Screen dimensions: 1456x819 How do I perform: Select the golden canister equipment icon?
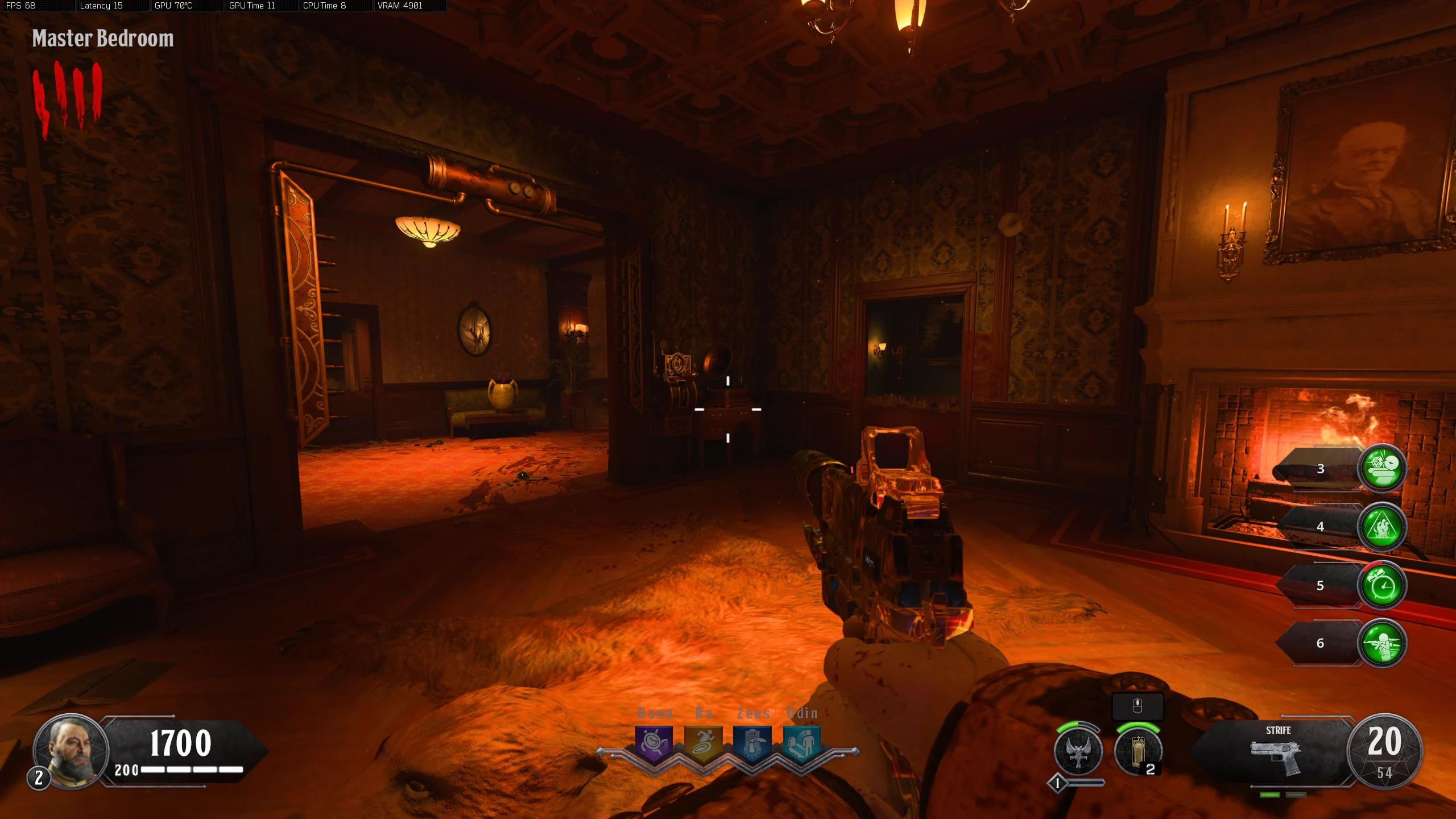[1137, 752]
